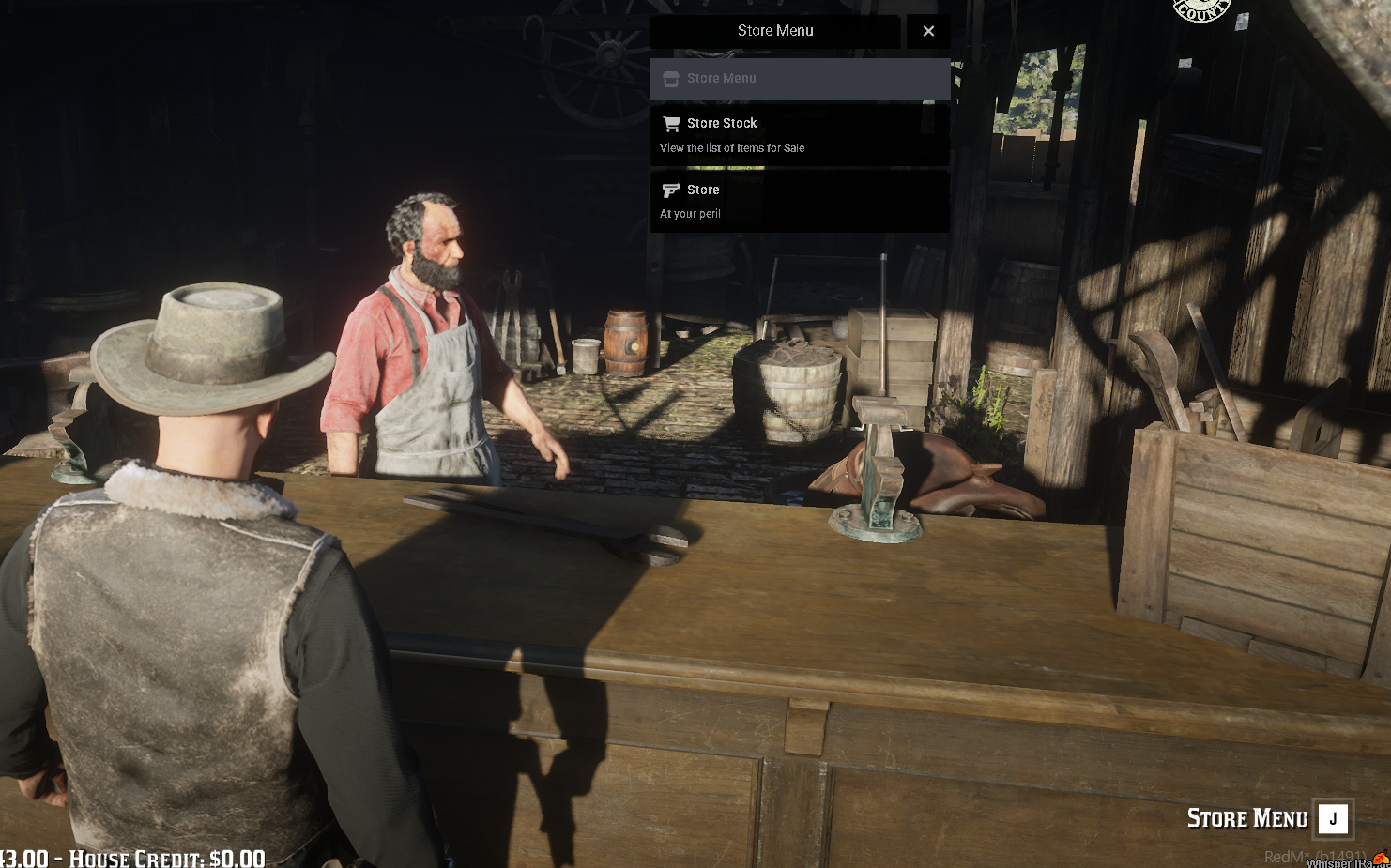Click the Store Menu title bar
1391x868 pixels.
[775, 30]
